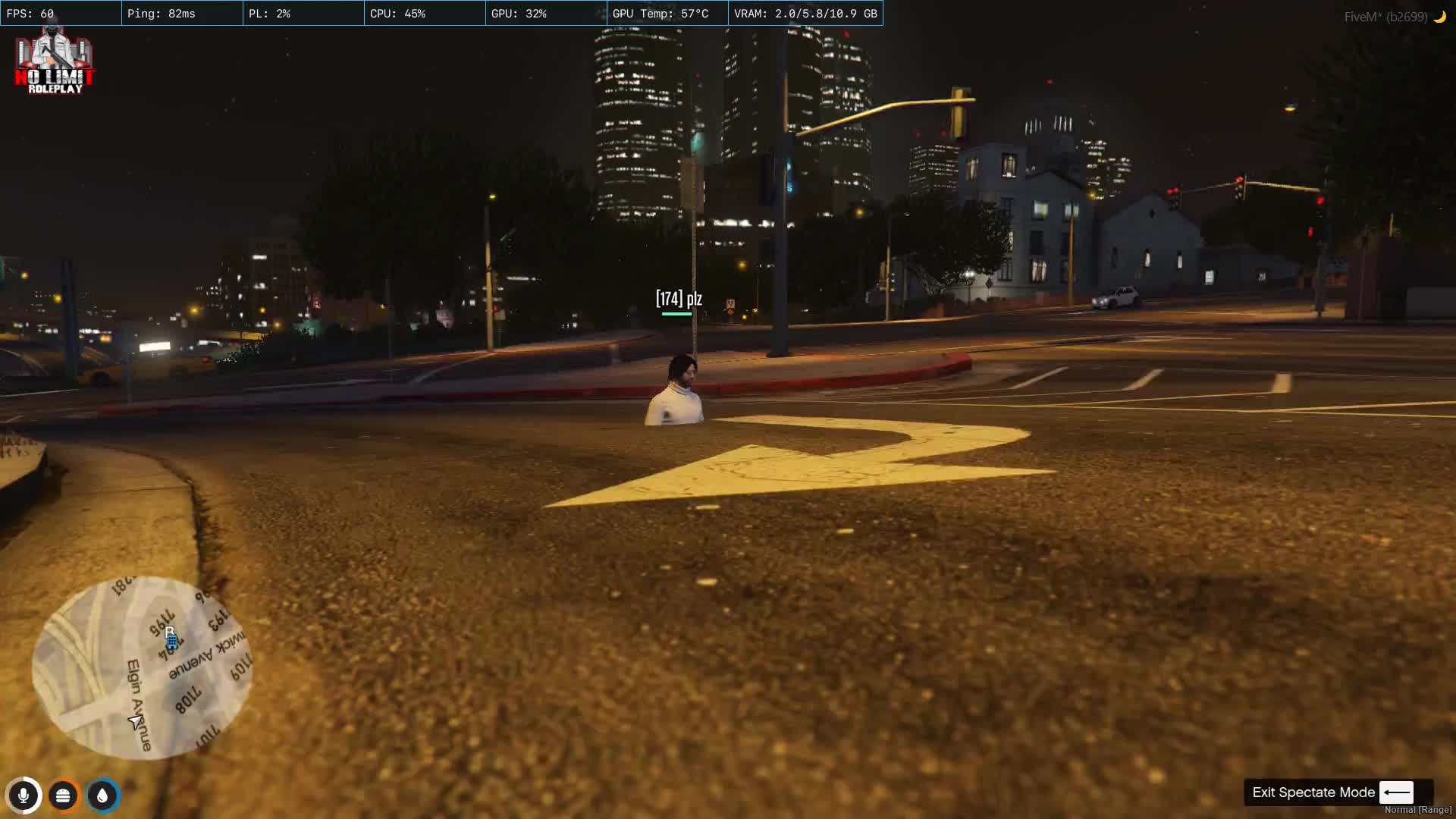Toggle the microphone voice icon

tap(24, 795)
